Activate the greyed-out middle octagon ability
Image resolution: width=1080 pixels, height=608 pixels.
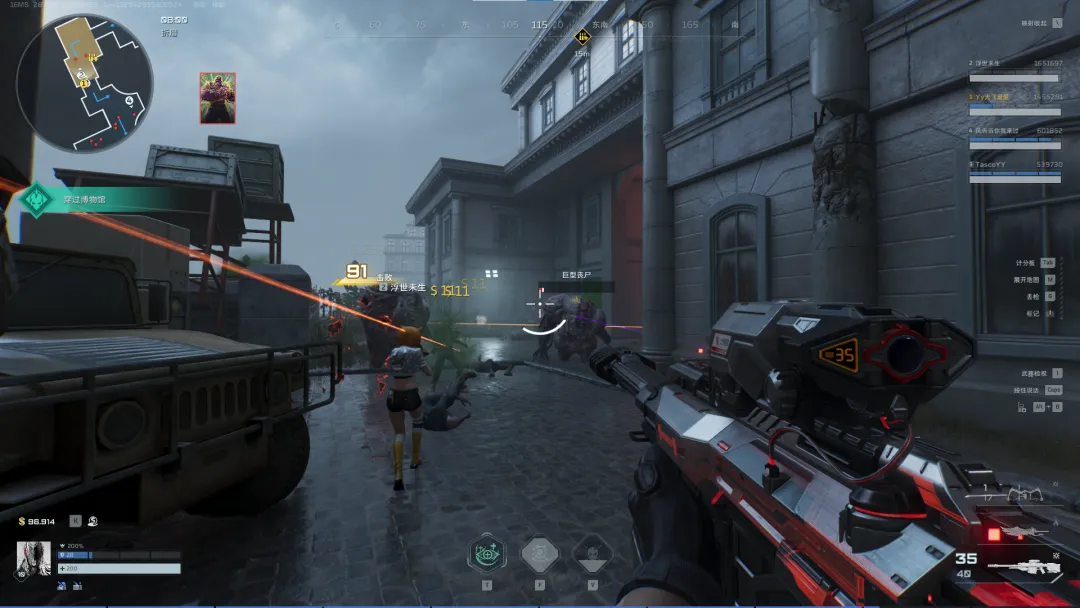click(x=540, y=554)
